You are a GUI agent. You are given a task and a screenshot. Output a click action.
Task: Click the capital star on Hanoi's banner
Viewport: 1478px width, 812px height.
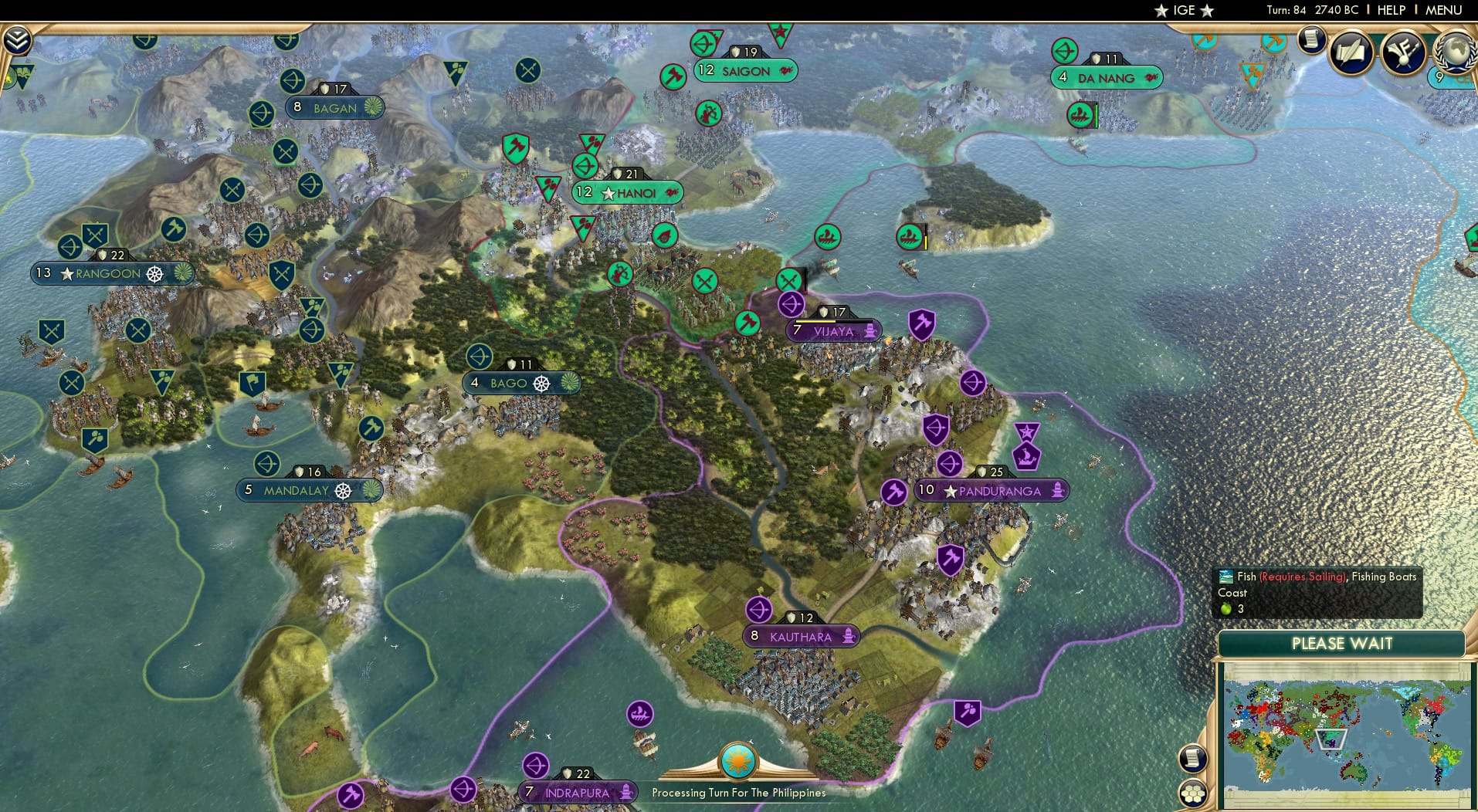(608, 192)
